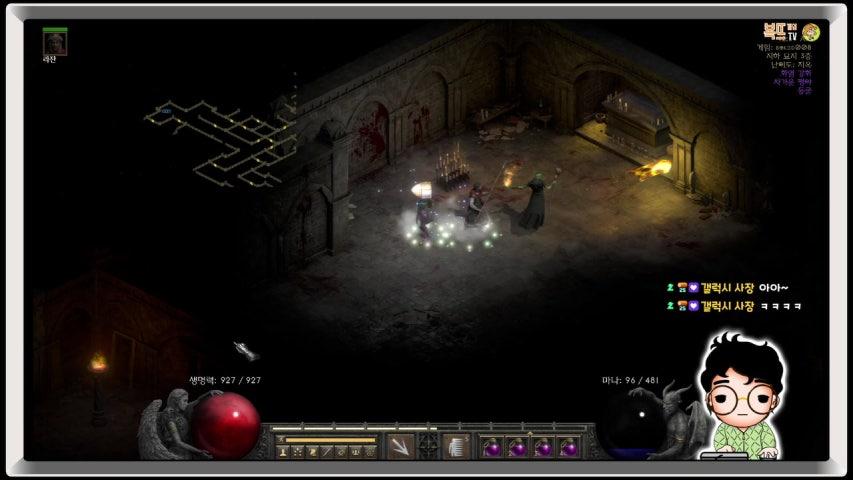The image size is (853, 480).
Task: Click the stream channel logo
Action: click(787, 32)
